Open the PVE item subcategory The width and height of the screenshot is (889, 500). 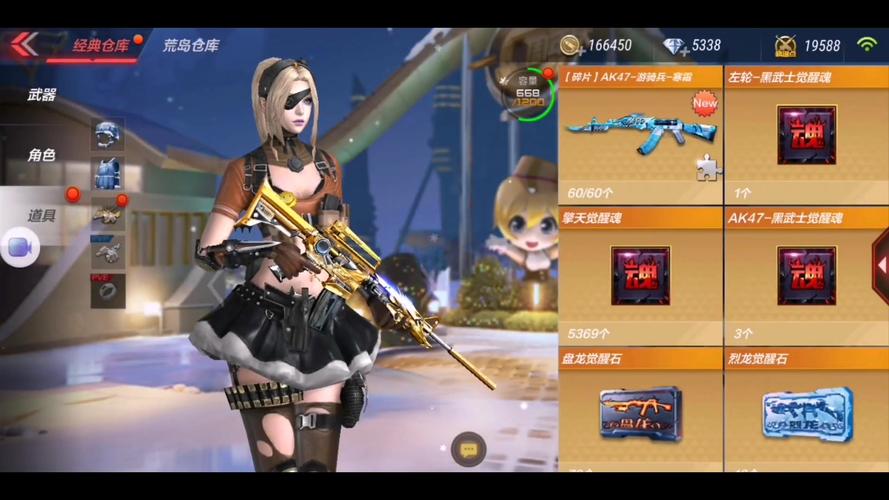coord(107,290)
